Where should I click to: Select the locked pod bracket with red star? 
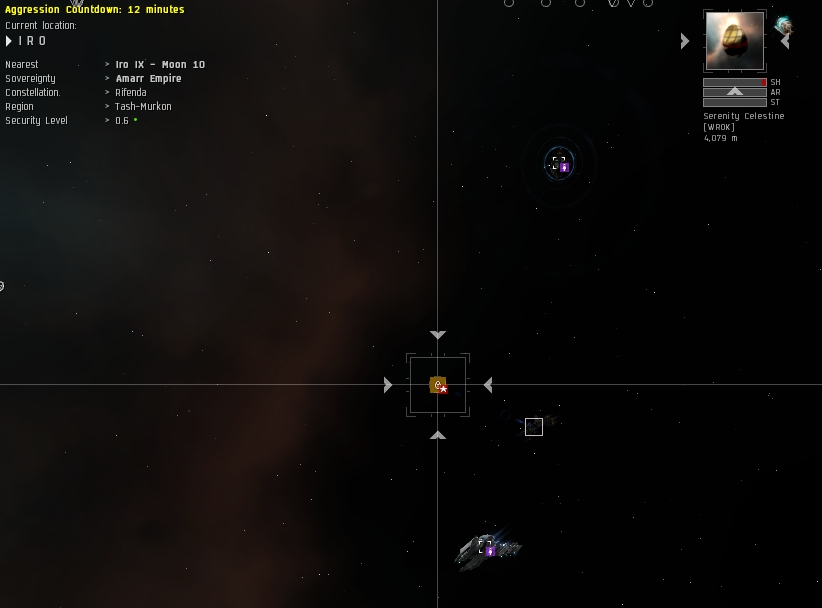coord(438,385)
